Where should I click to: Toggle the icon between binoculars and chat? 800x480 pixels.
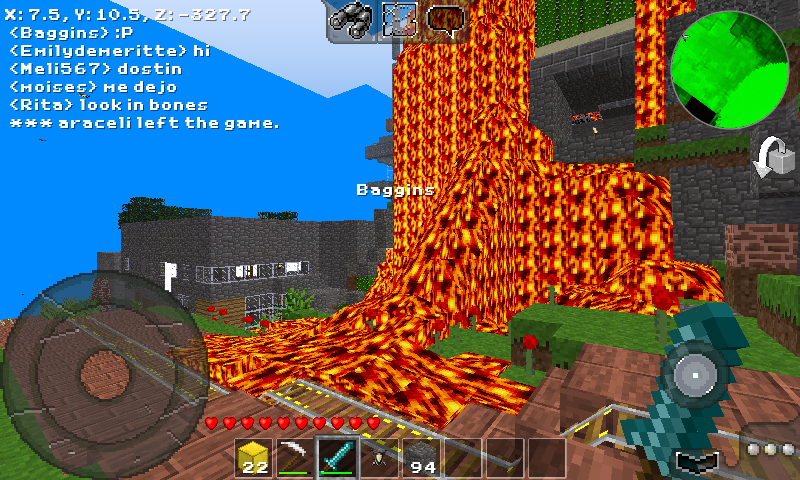398,18
